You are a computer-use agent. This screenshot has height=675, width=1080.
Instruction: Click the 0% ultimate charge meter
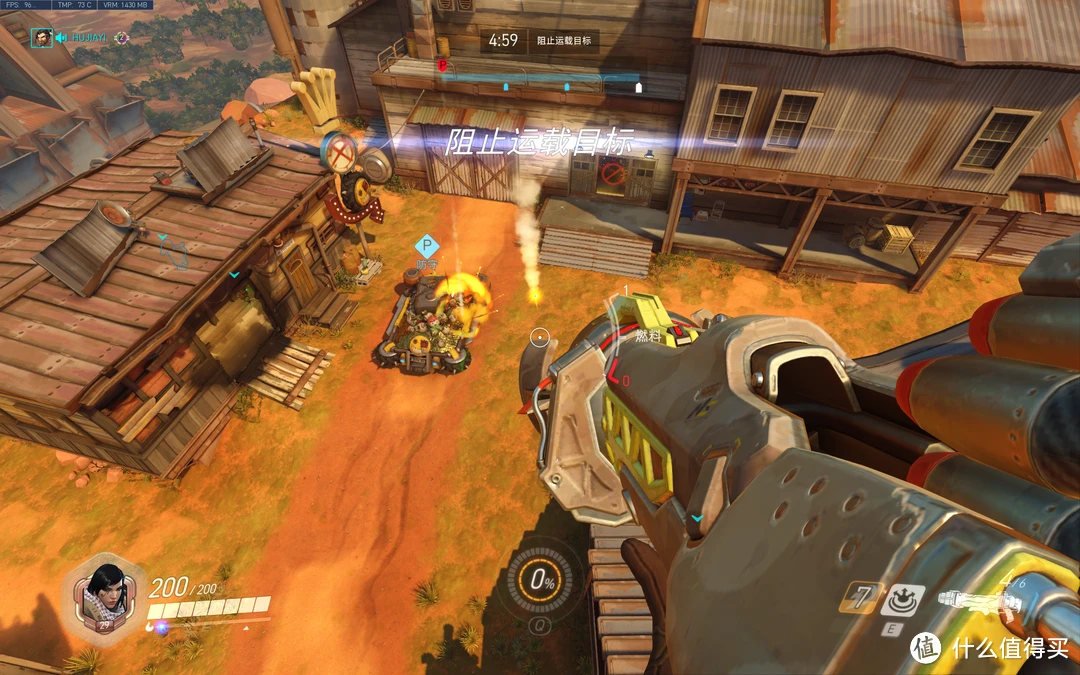click(x=543, y=580)
